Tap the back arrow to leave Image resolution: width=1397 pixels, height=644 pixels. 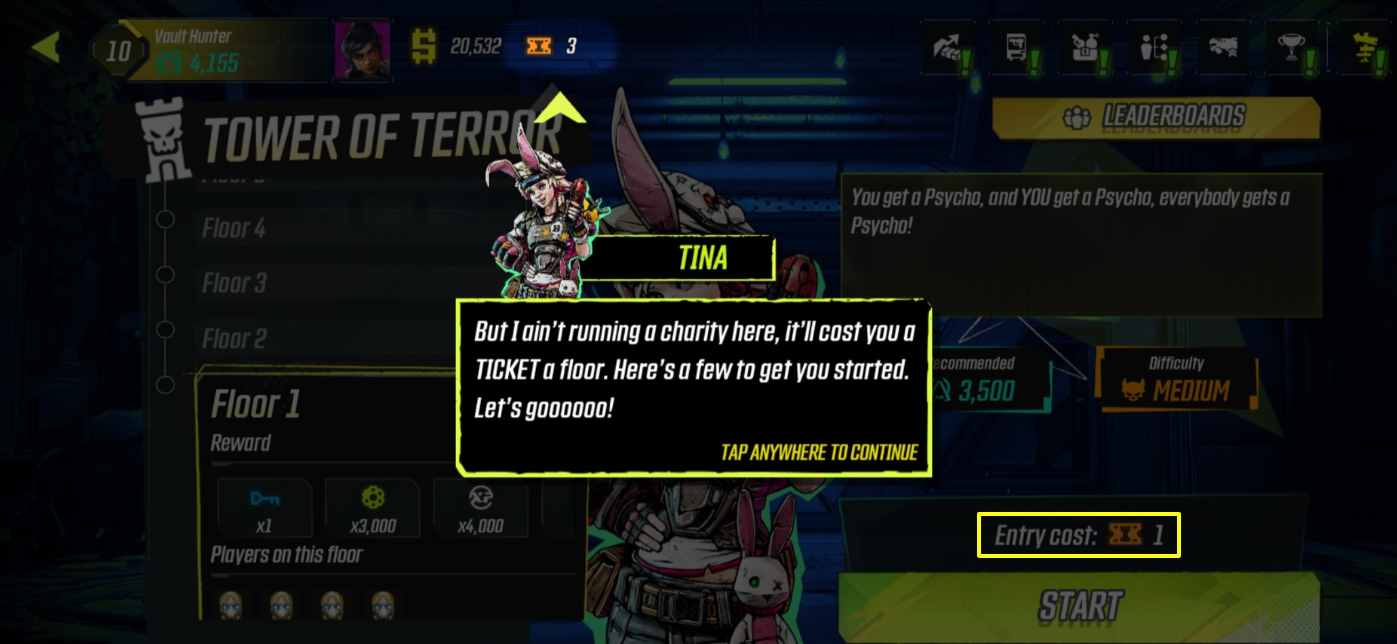click(45, 47)
